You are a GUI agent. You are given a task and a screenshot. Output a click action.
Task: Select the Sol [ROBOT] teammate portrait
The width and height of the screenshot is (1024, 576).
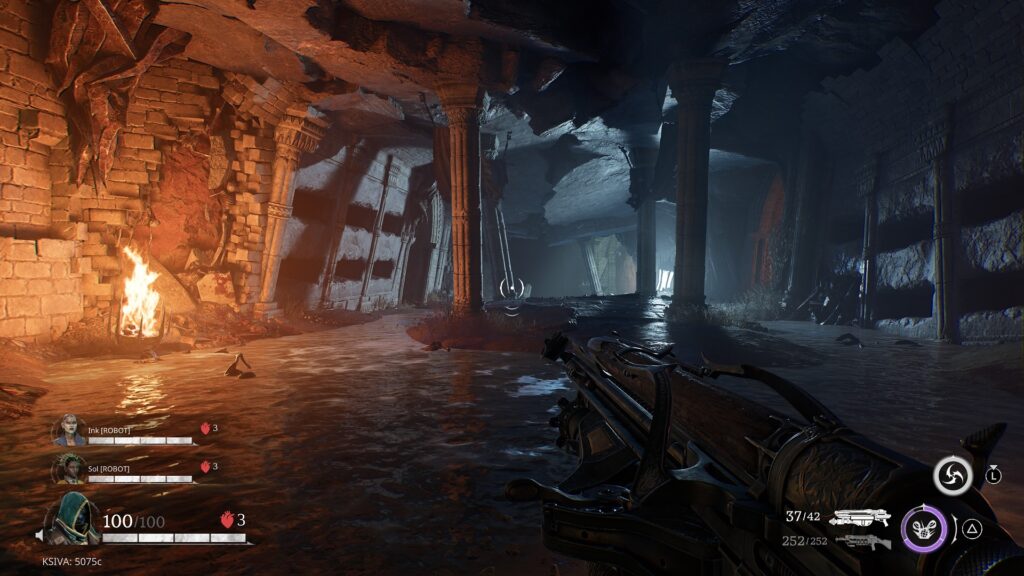(69, 468)
